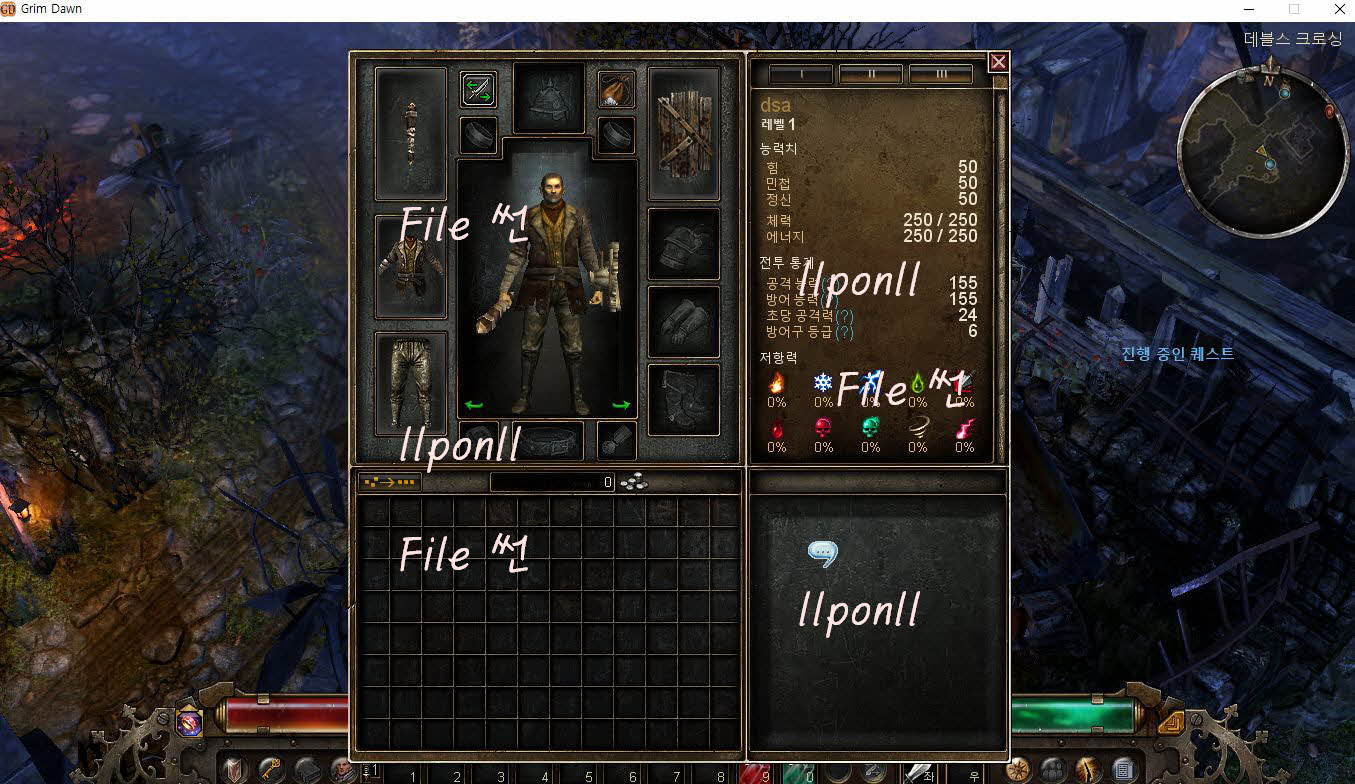Toggle the weapon swap button

point(479,90)
